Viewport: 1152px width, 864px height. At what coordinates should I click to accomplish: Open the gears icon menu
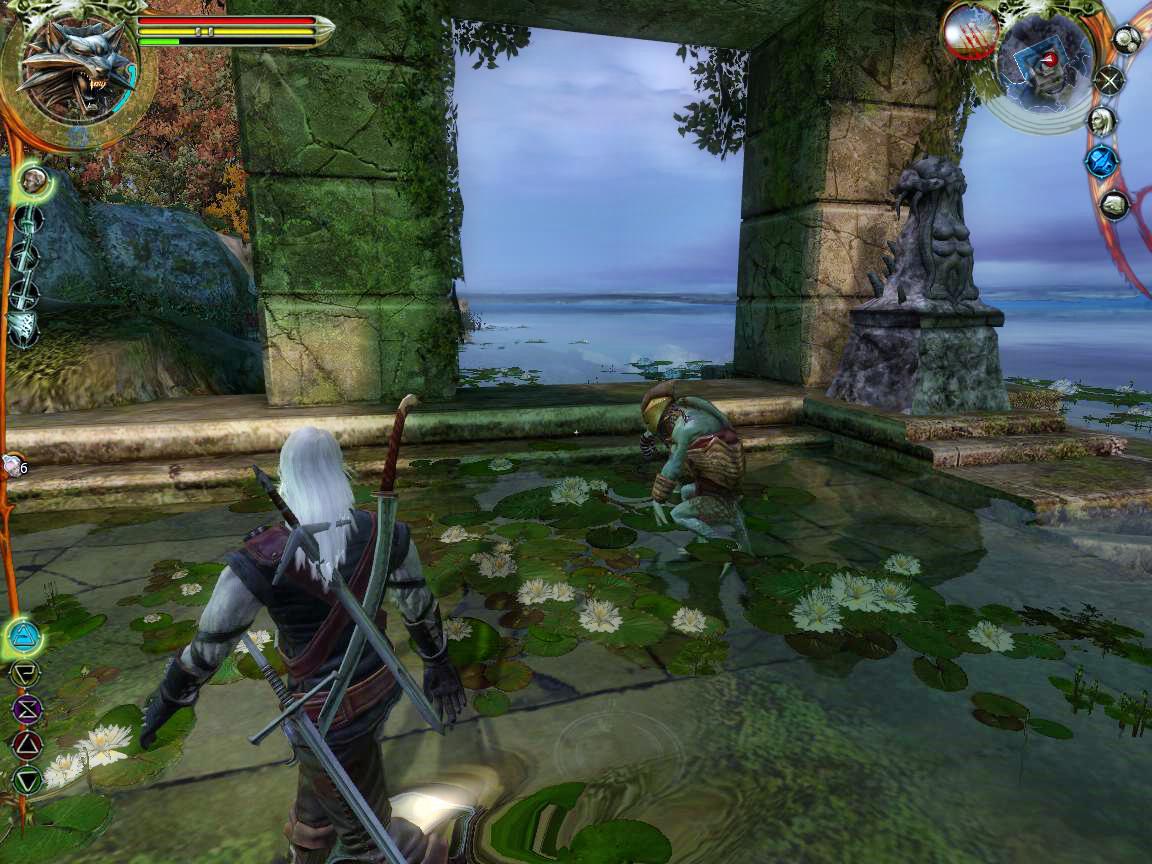pyautogui.click(x=1127, y=39)
